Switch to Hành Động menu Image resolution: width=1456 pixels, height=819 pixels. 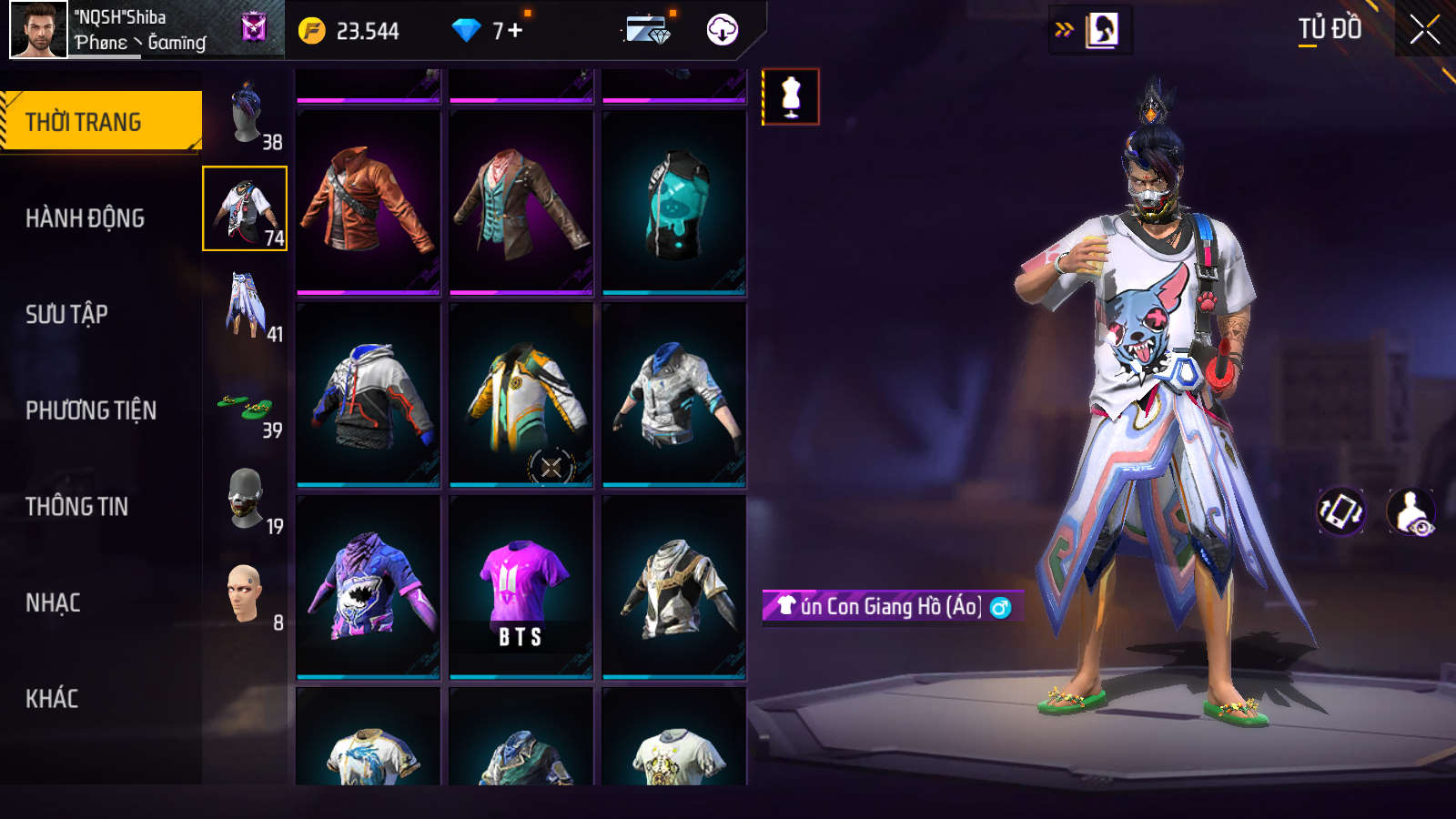coord(85,218)
